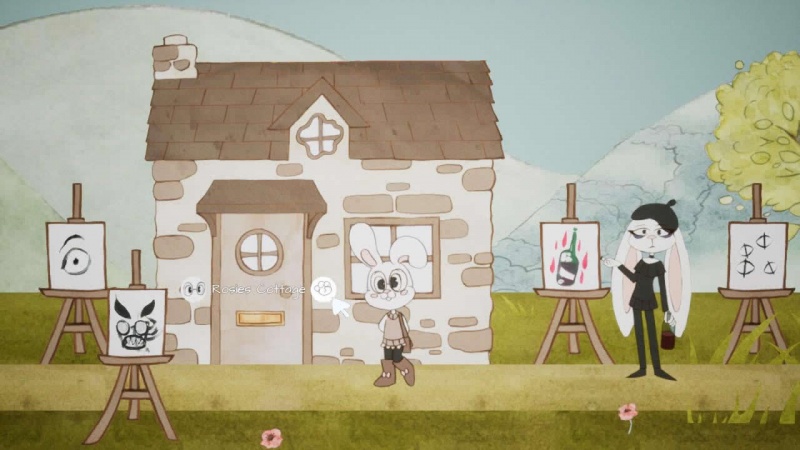Click the eyes look icon beside Rosies Cottage
The image size is (800, 450).
pyautogui.click(x=193, y=289)
